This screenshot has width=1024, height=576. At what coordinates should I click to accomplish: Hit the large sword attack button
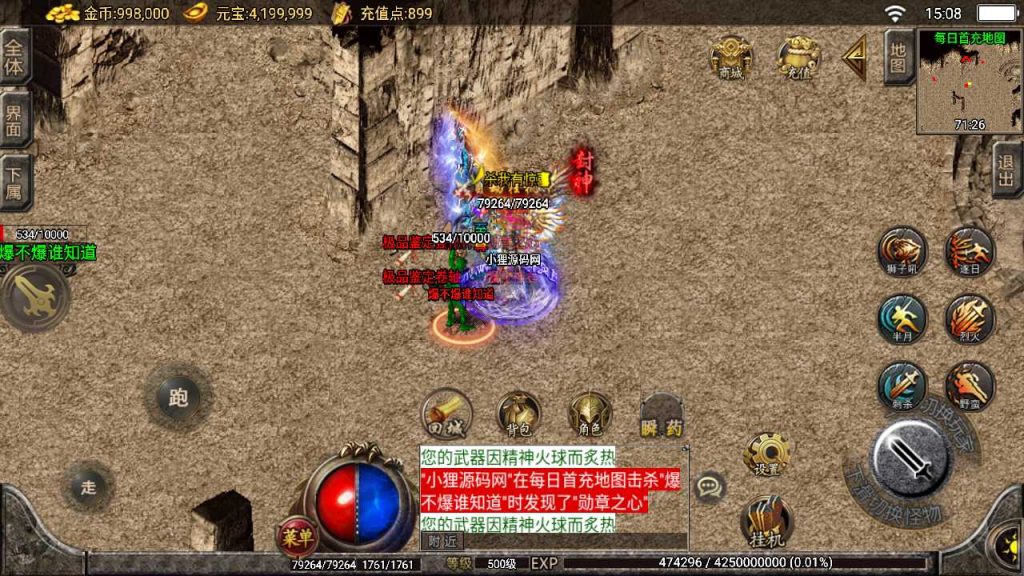[909, 457]
